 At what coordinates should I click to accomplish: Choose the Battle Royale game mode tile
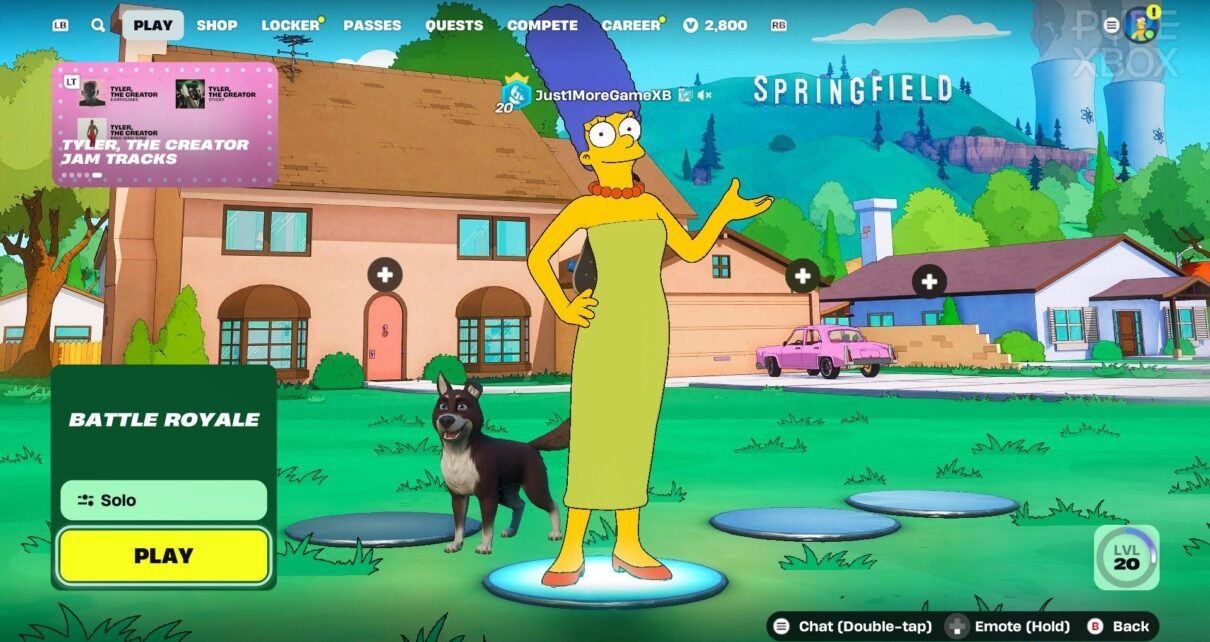(164, 420)
